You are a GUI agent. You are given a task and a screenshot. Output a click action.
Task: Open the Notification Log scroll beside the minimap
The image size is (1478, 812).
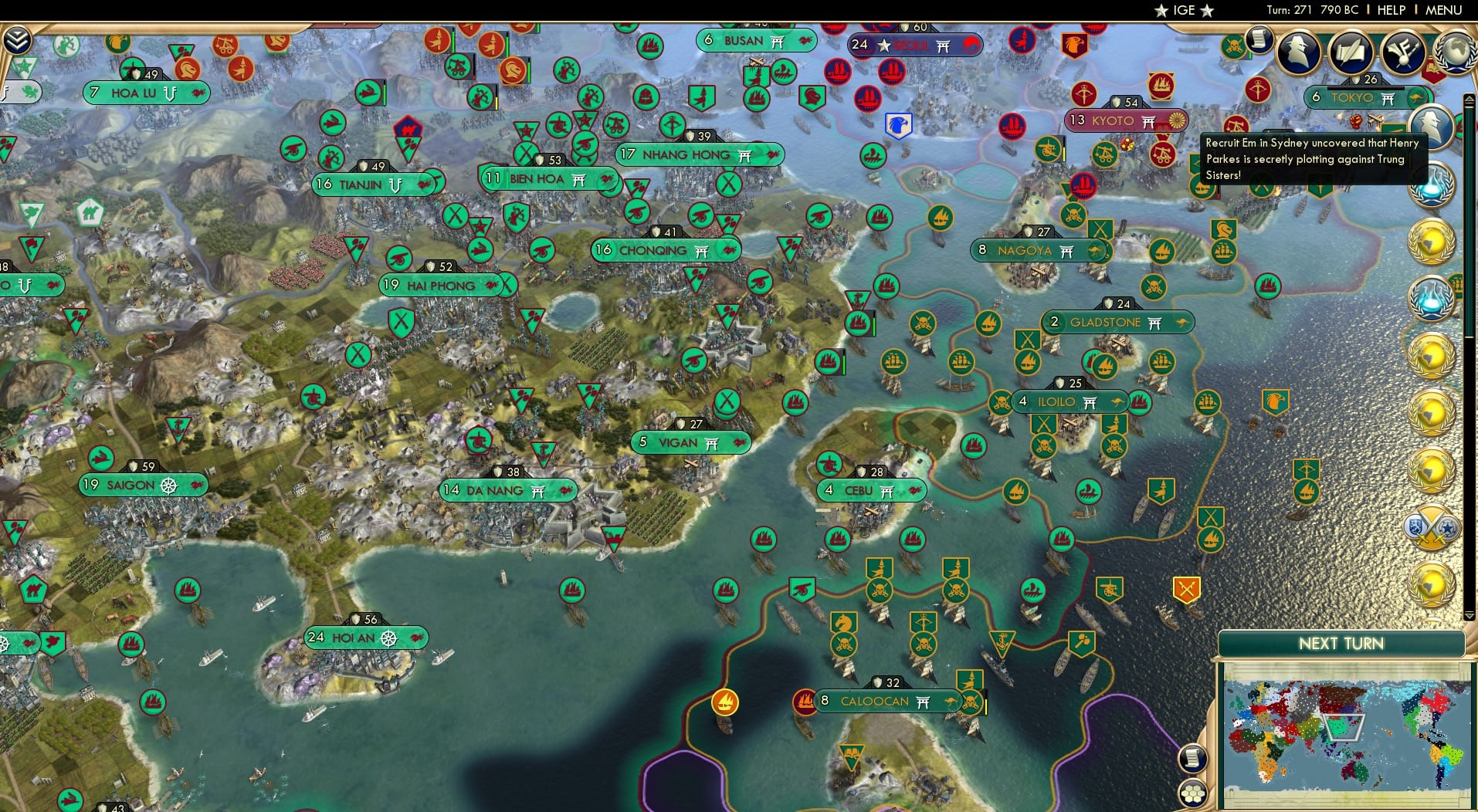coord(1193,760)
